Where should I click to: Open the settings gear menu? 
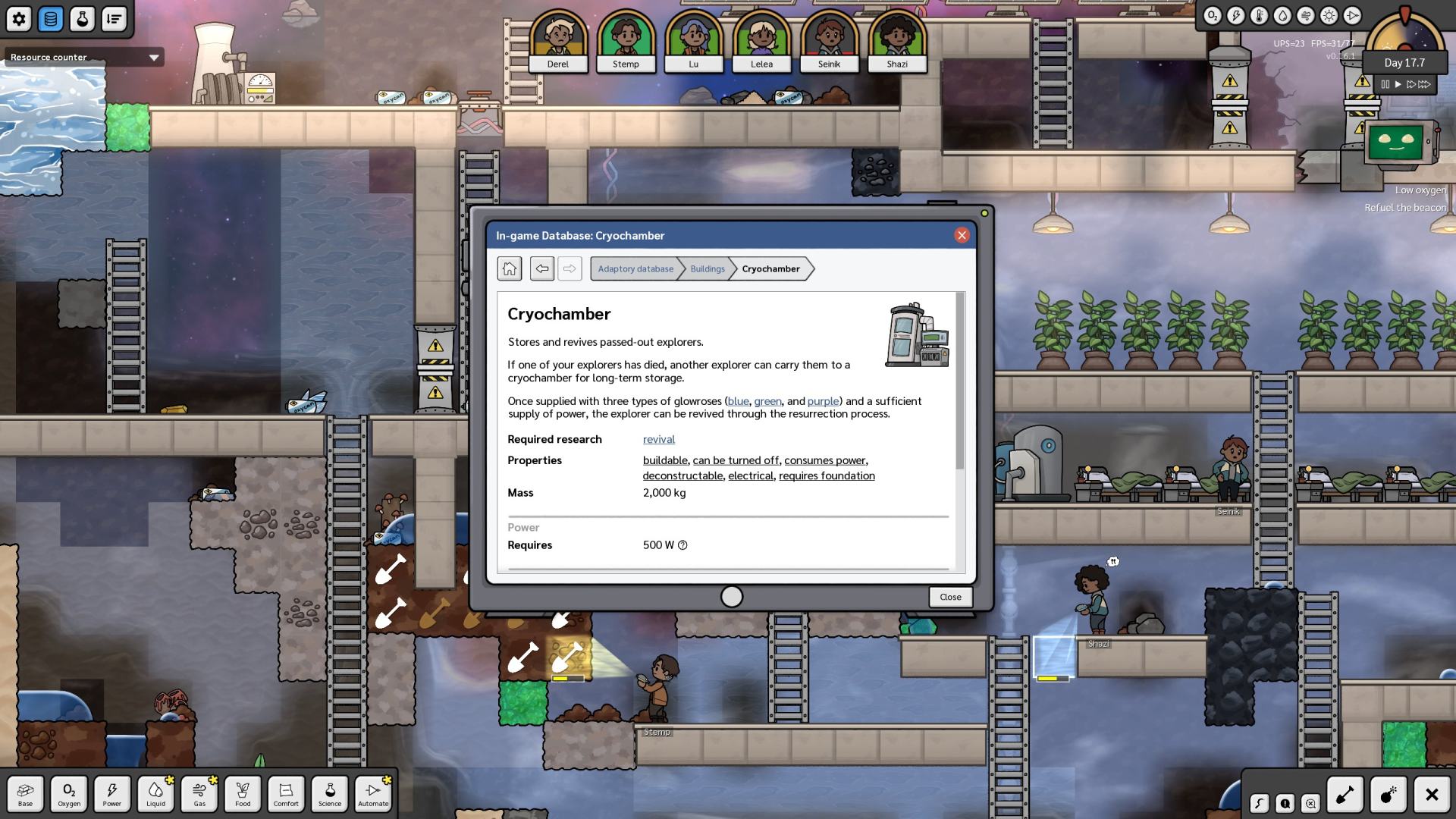pyautogui.click(x=19, y=19)
